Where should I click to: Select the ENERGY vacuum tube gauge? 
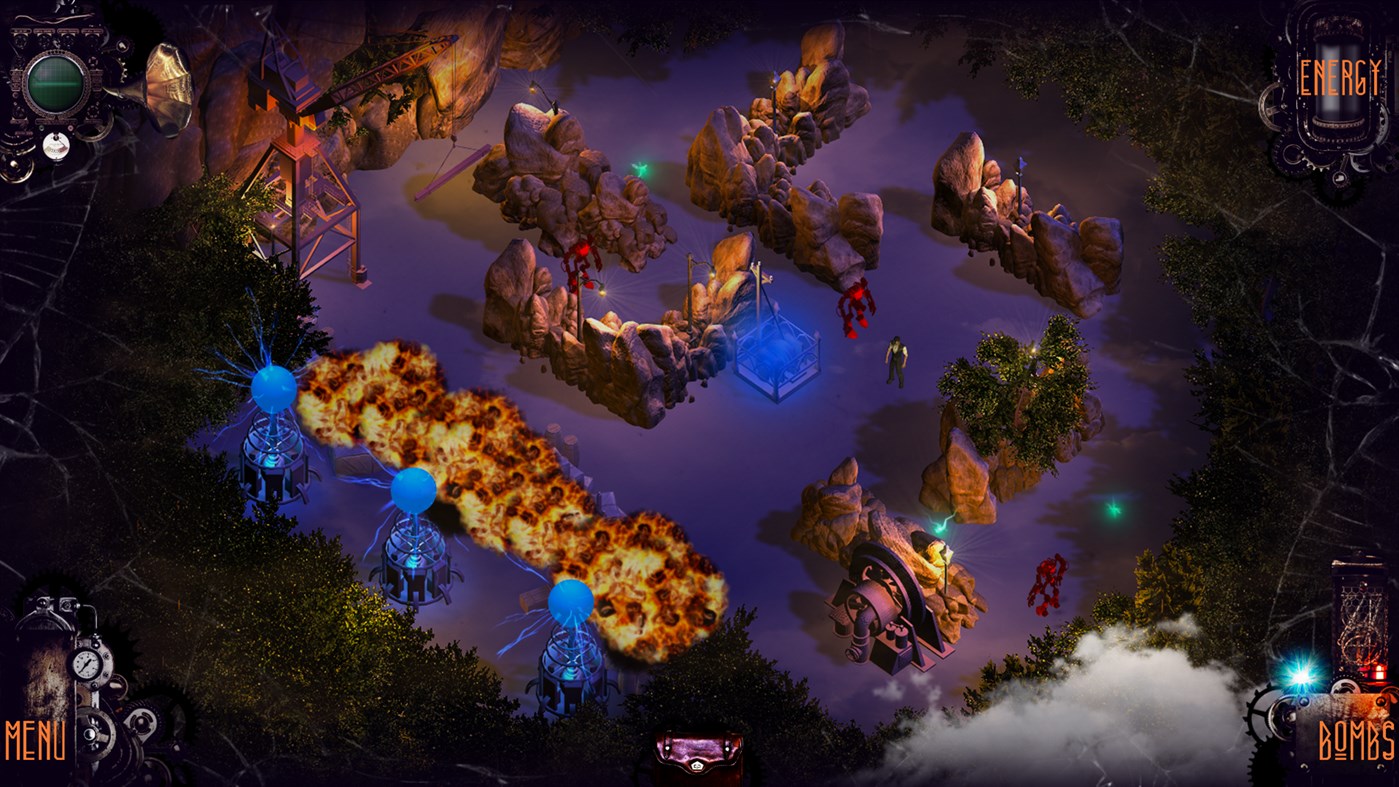tap(1339, 80)
